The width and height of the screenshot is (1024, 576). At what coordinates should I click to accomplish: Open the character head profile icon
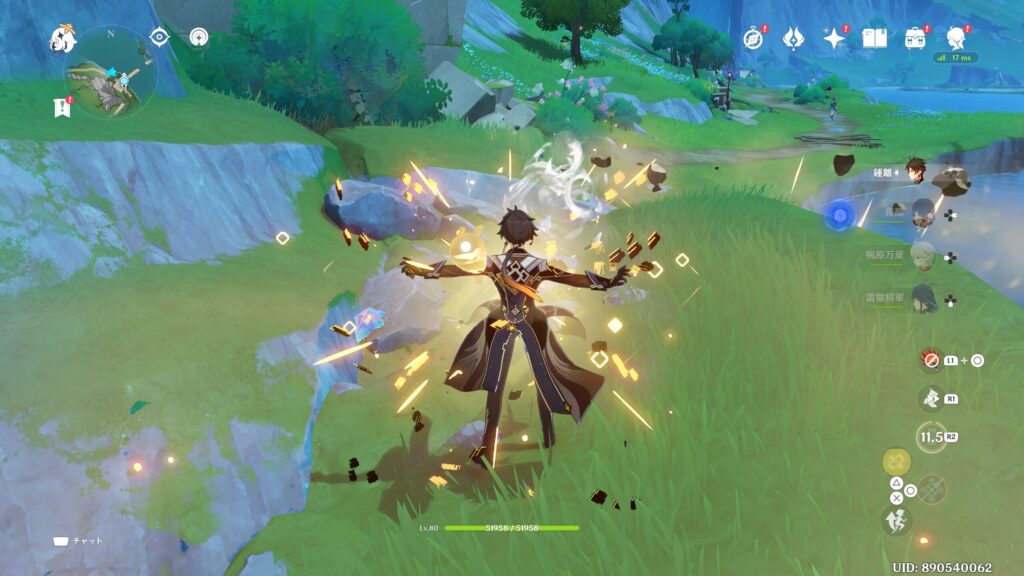(x=956, y=39)
